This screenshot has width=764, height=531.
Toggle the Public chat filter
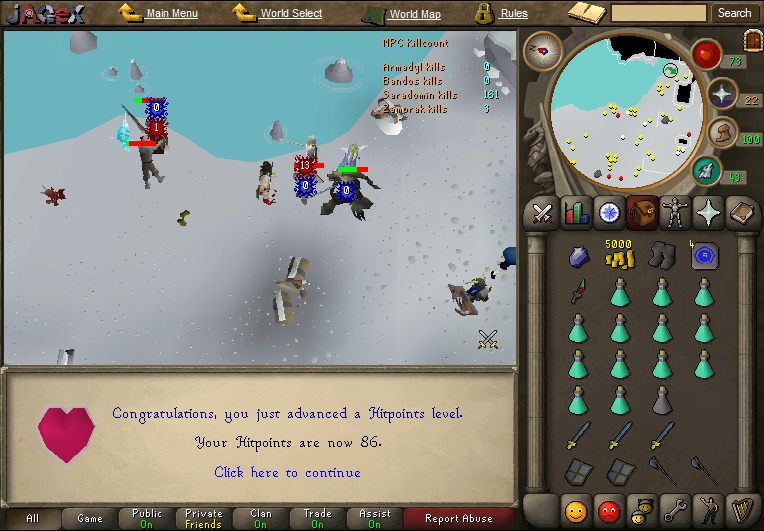pos(147,518)
